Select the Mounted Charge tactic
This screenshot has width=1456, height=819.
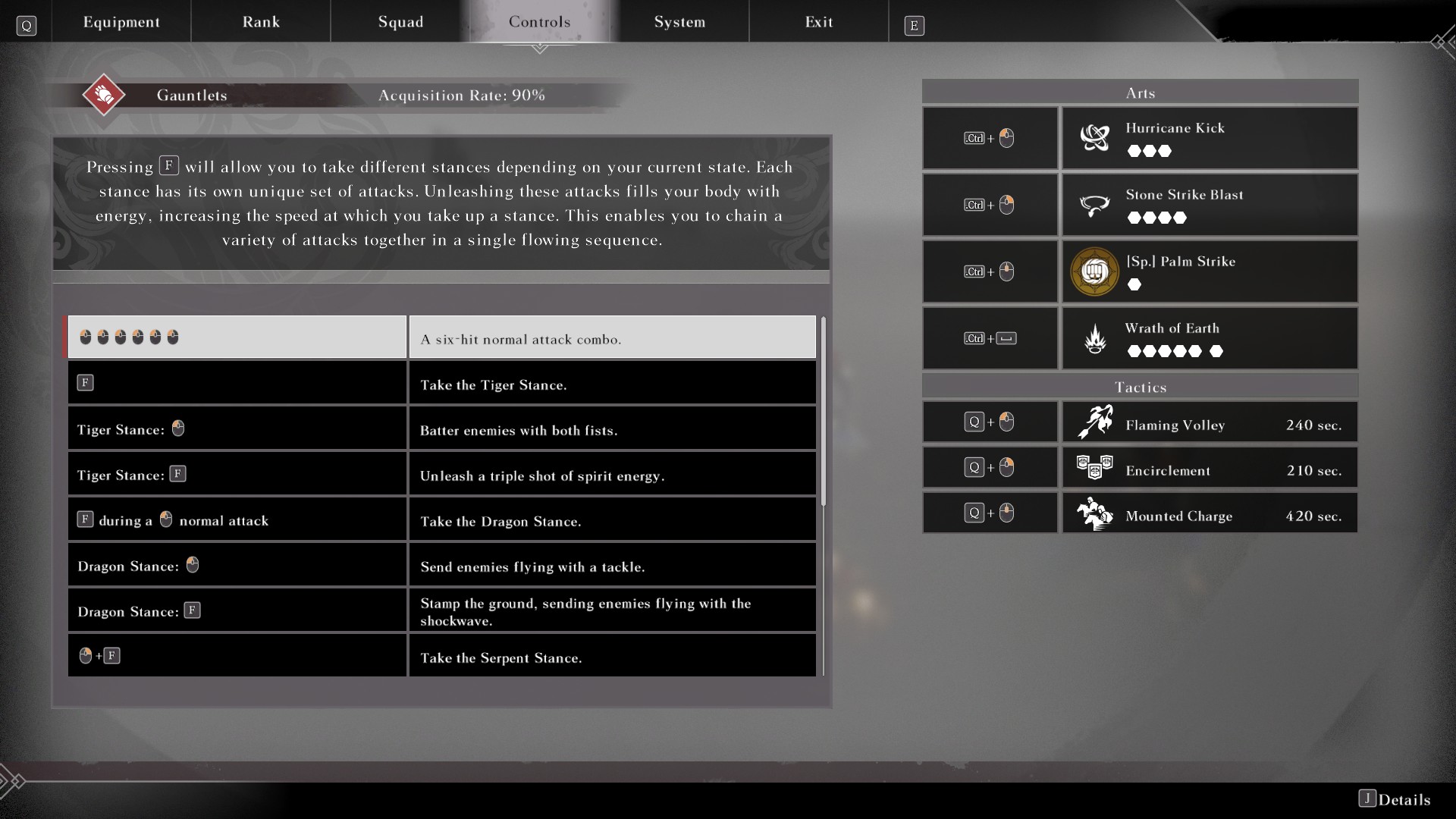[1209, 513]
